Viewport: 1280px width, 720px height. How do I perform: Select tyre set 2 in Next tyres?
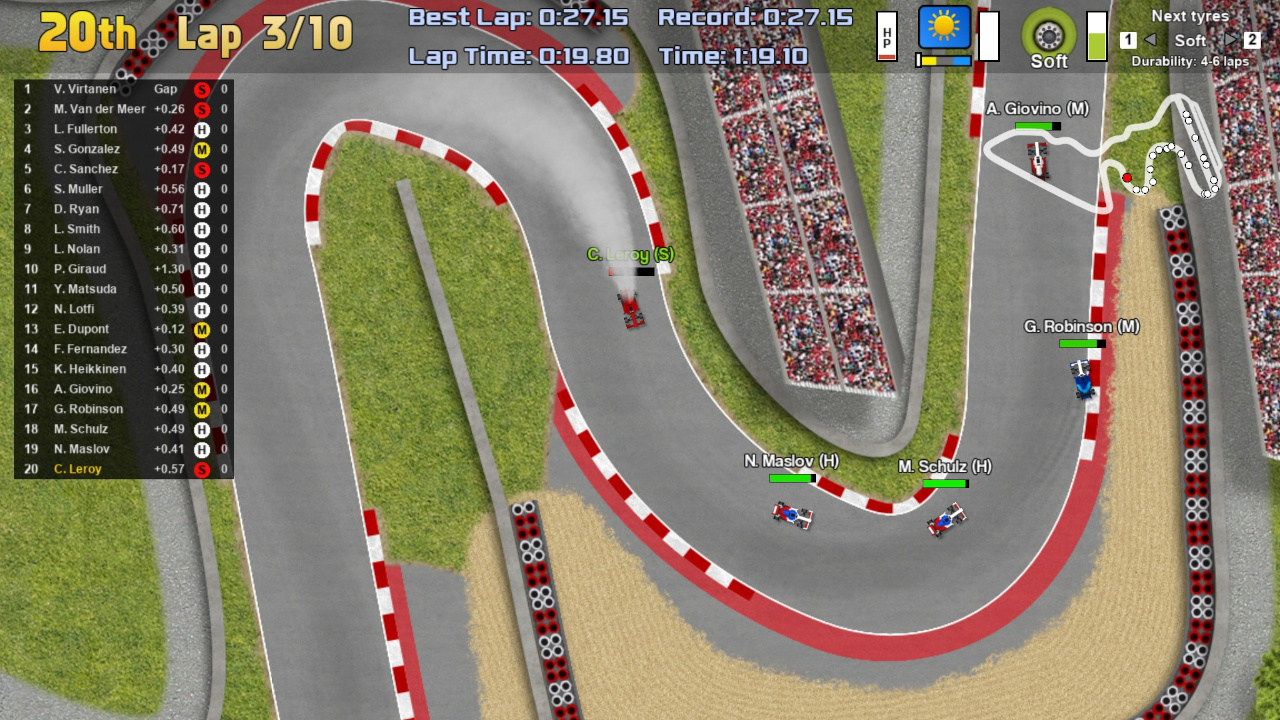(x=1251, y=40)
